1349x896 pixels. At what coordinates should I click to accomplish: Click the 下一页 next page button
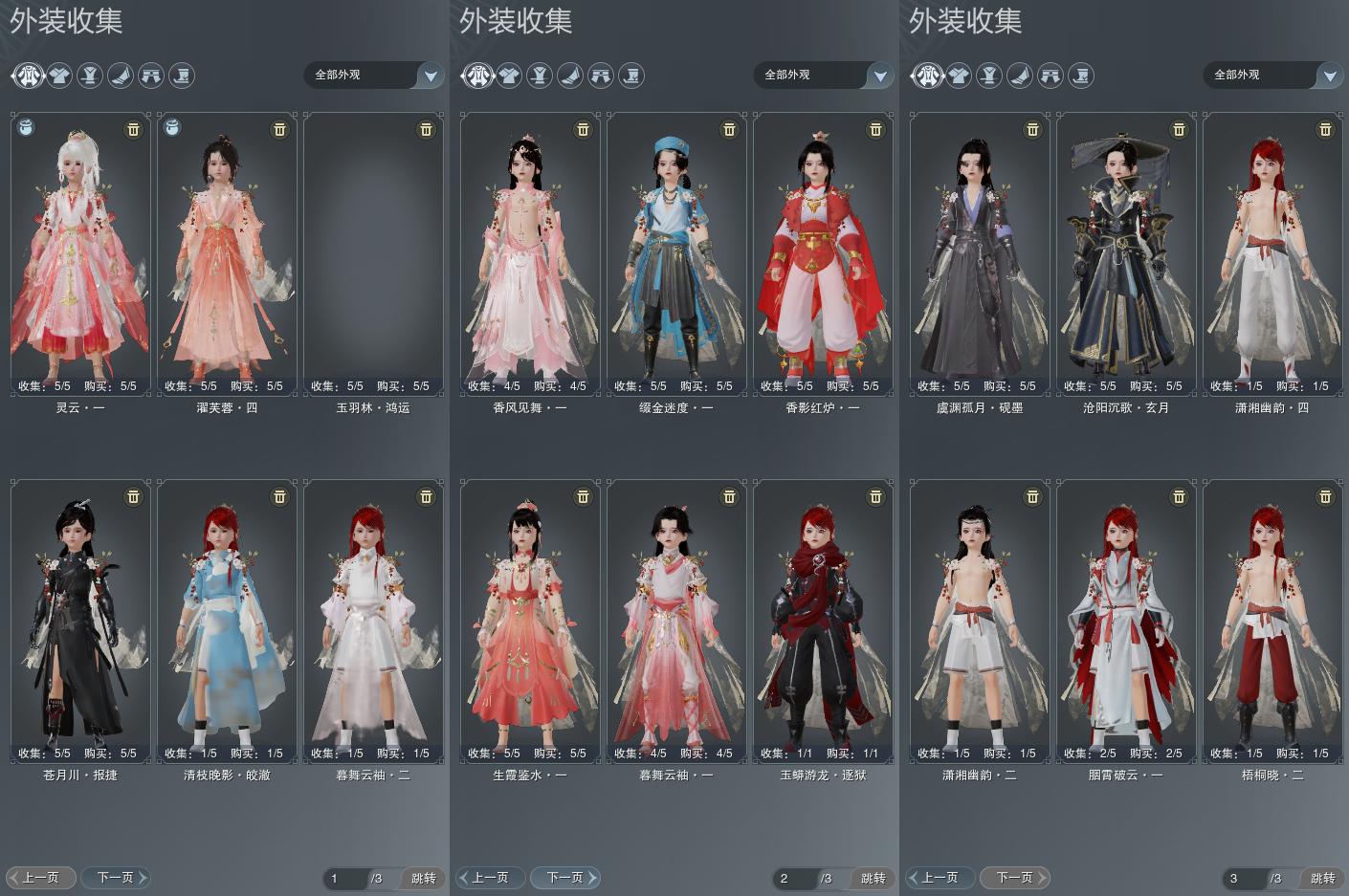115,877
